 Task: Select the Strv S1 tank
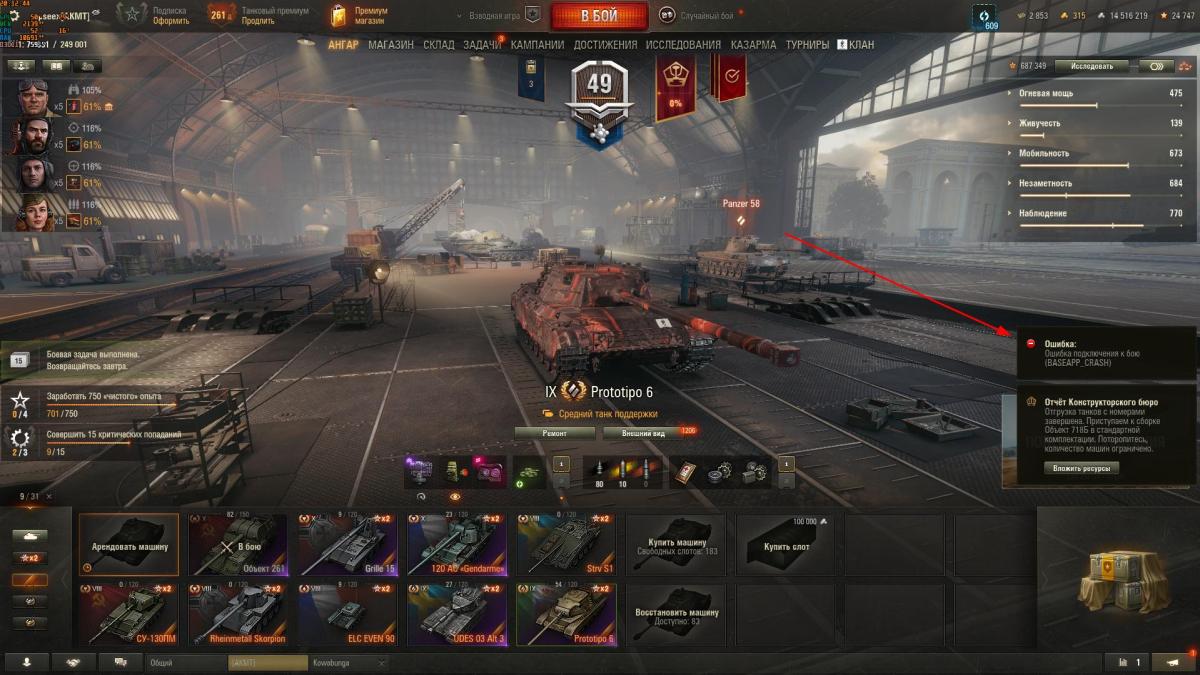coord(566,545)
